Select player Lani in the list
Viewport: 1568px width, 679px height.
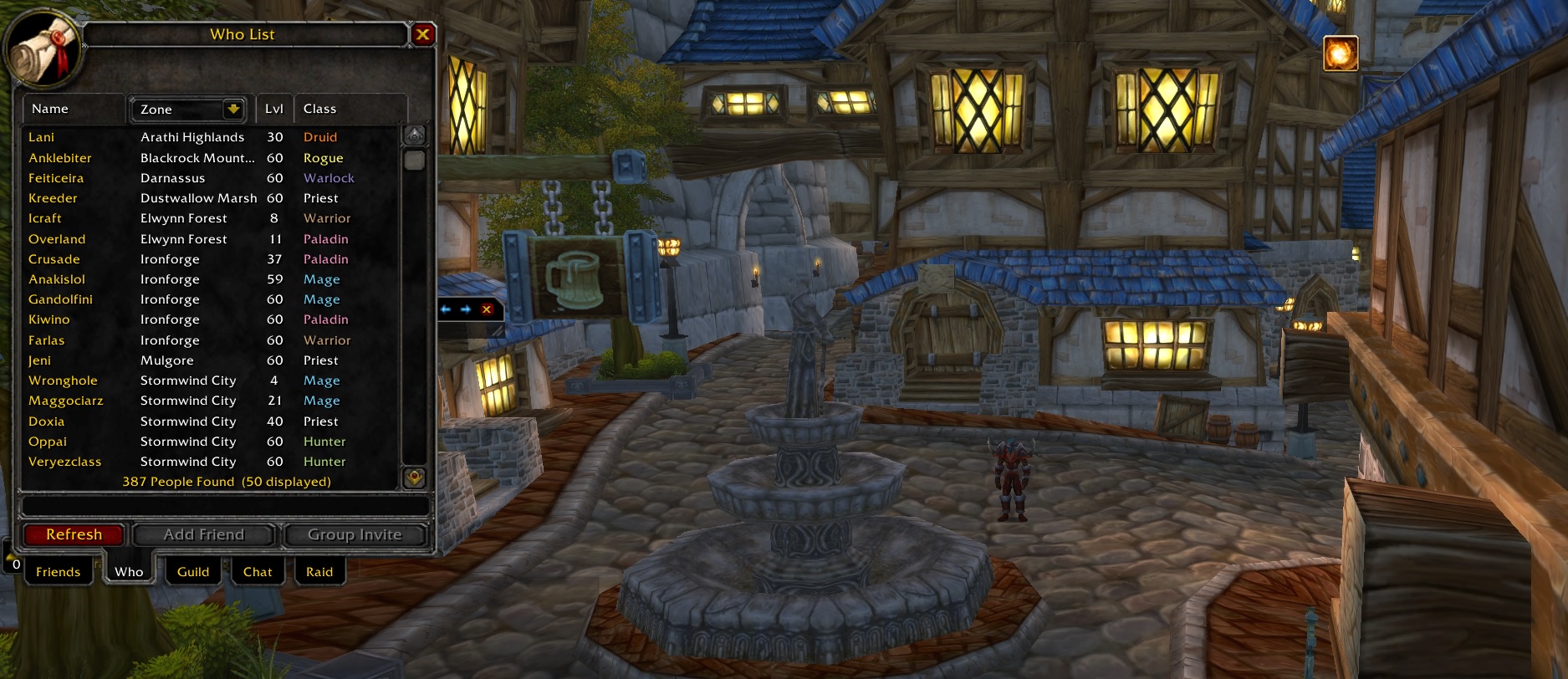point(42,137)
